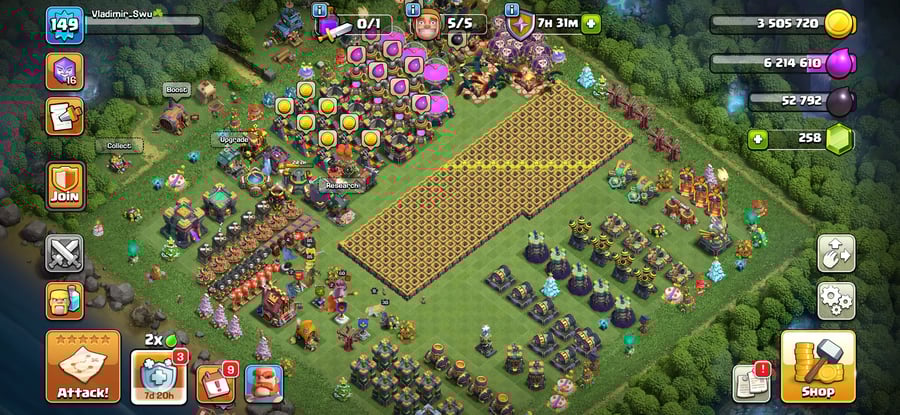900x415 pixels.
Task: Add gems with the green plus button
Action: (758, 139)
